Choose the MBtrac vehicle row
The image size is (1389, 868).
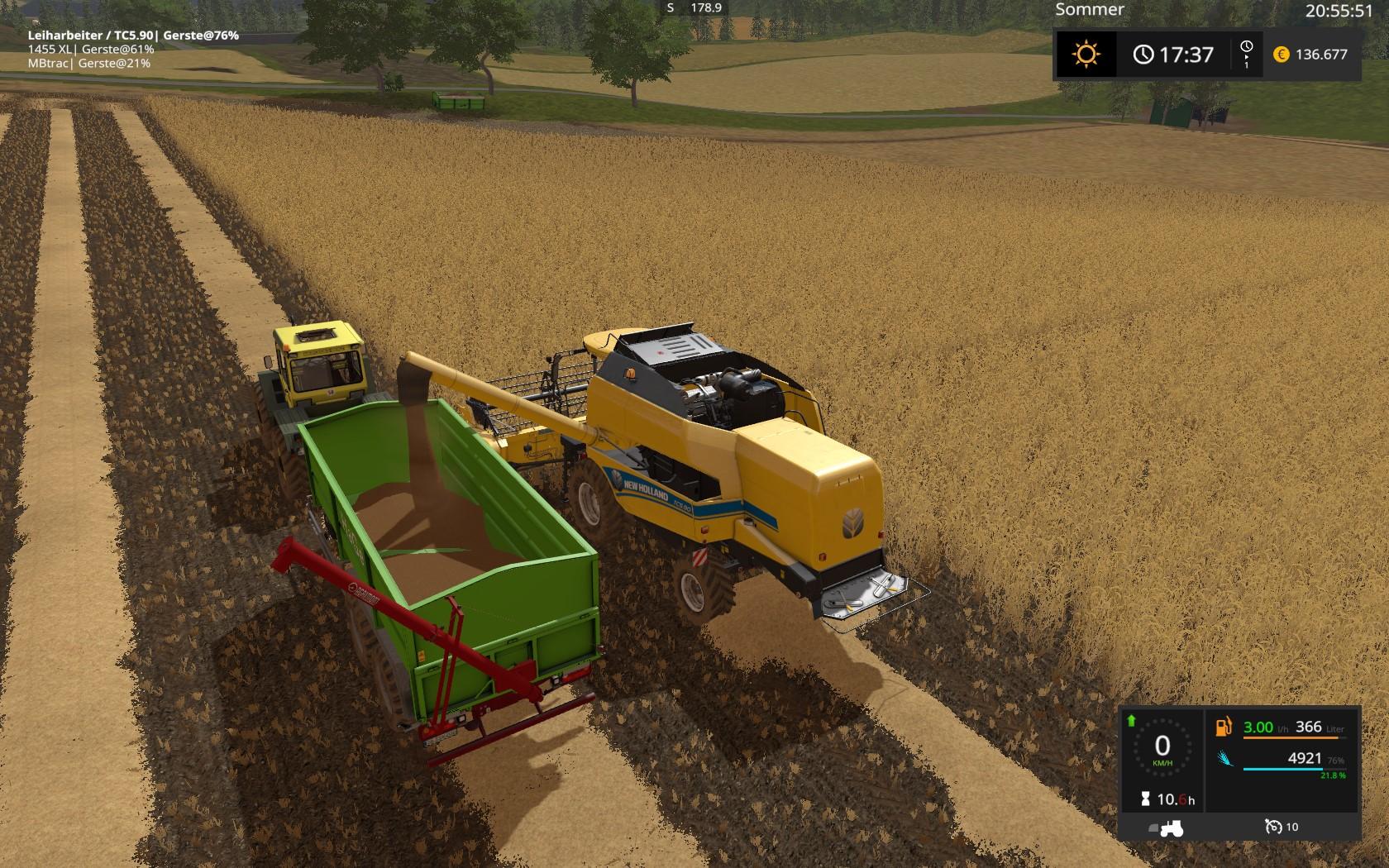point(89,63)
